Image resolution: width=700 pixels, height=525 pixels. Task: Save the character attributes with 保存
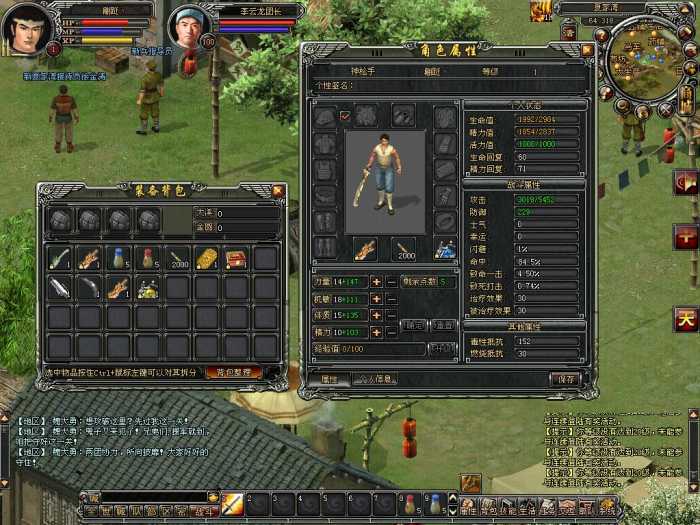point(566,379)
